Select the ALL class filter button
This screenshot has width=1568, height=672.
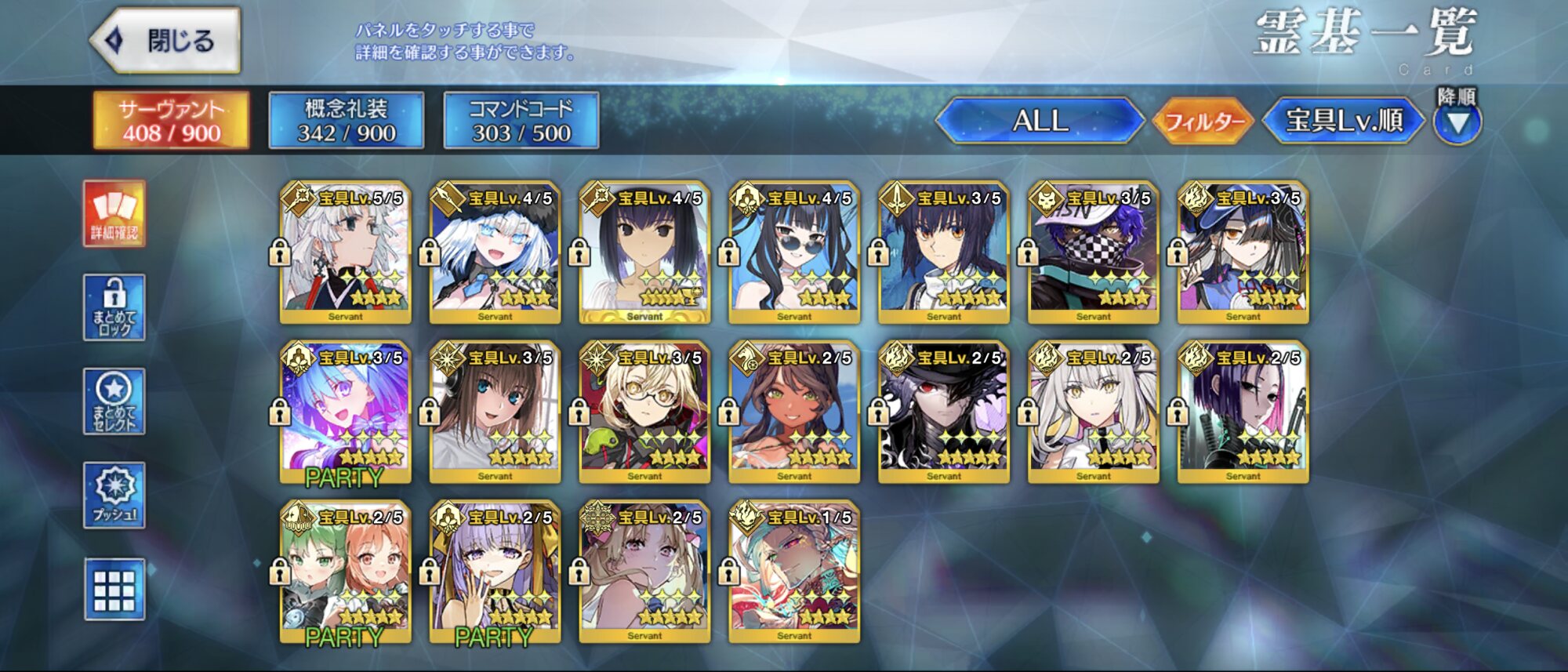click(1040, 121)
